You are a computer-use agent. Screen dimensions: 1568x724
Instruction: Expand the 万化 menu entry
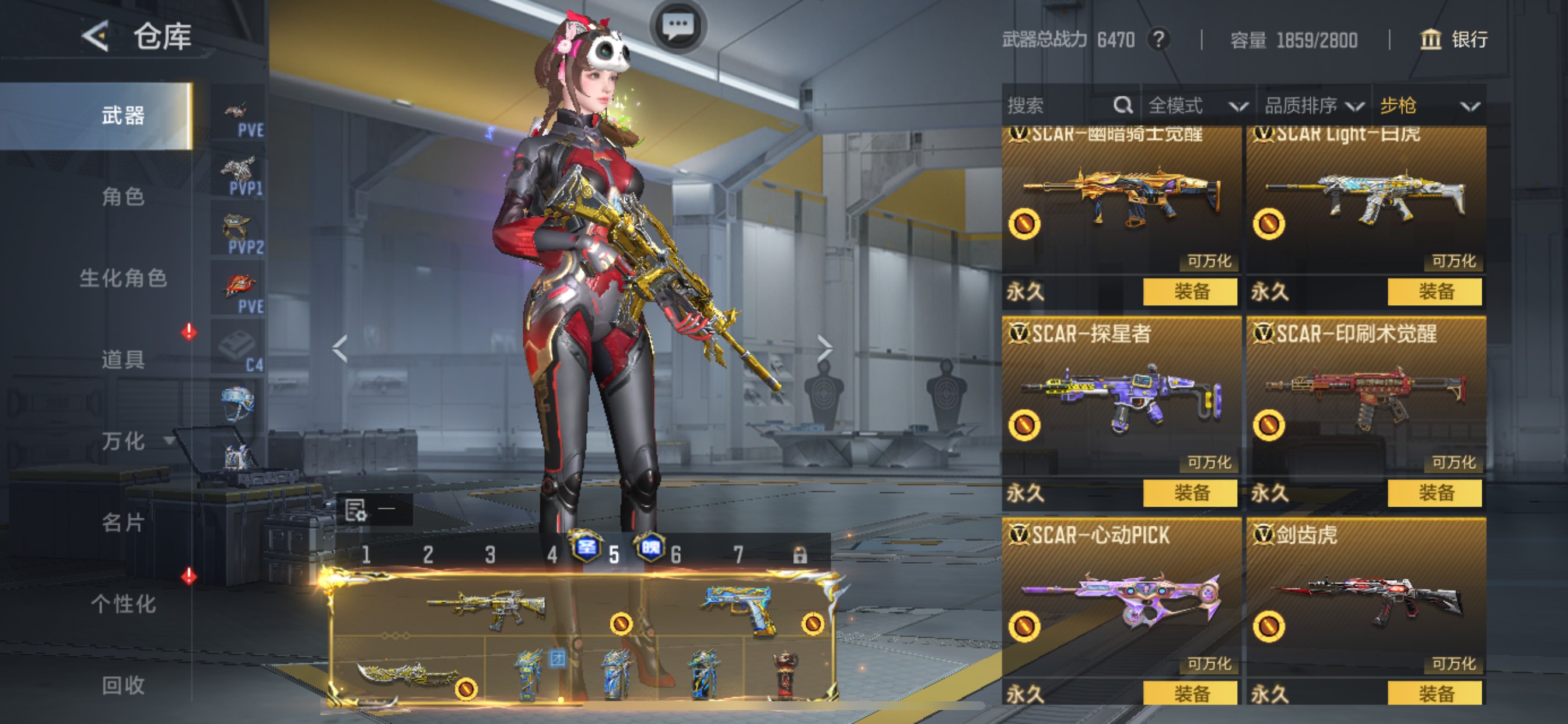click(x=124, y=441)
